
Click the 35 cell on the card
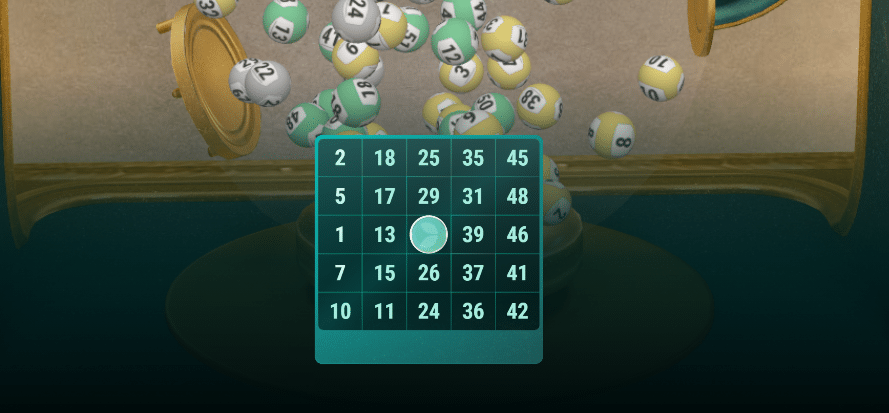pos(473,158)
